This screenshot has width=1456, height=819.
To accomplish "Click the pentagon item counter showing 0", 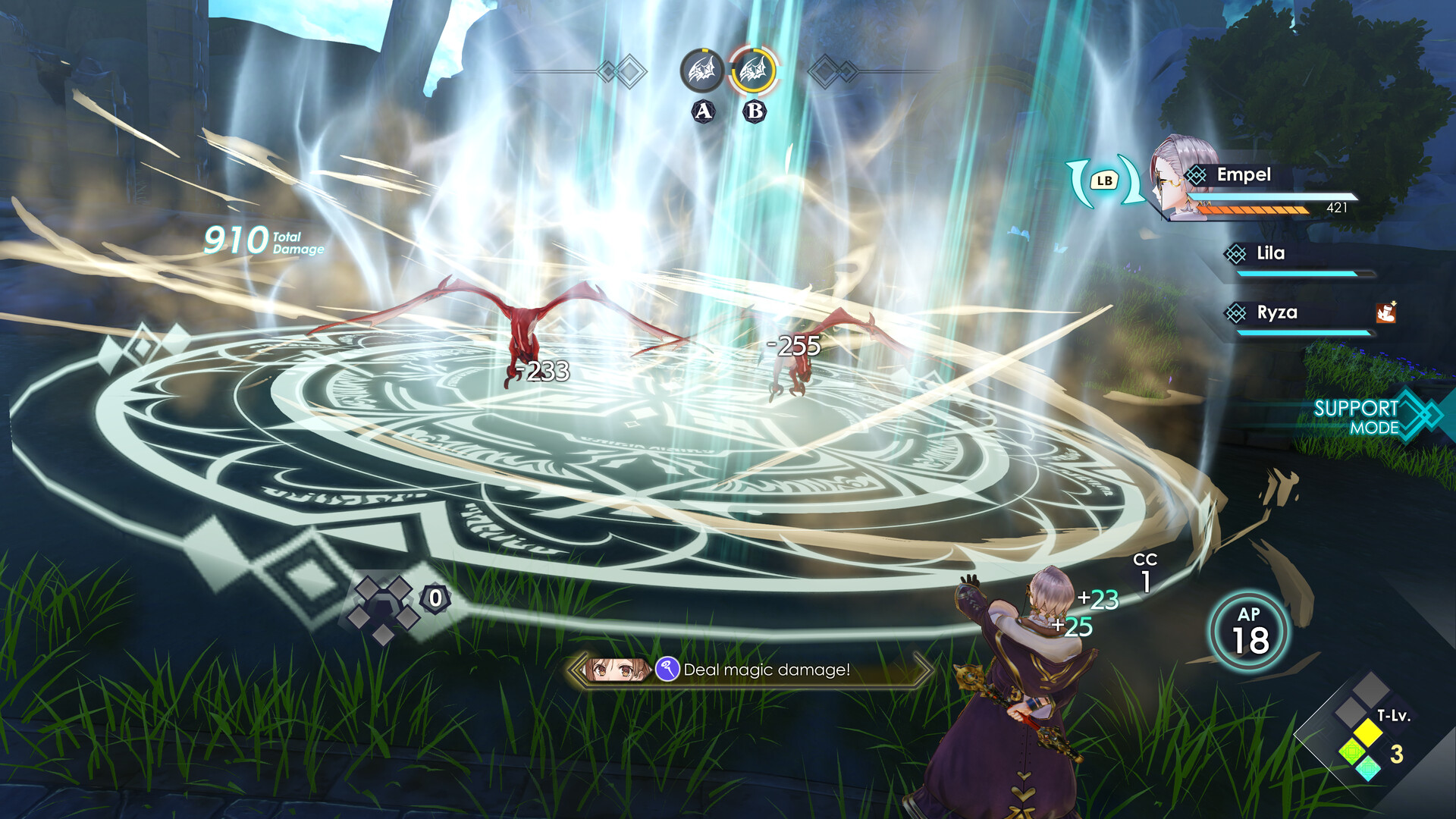I will tap(434, 599).
